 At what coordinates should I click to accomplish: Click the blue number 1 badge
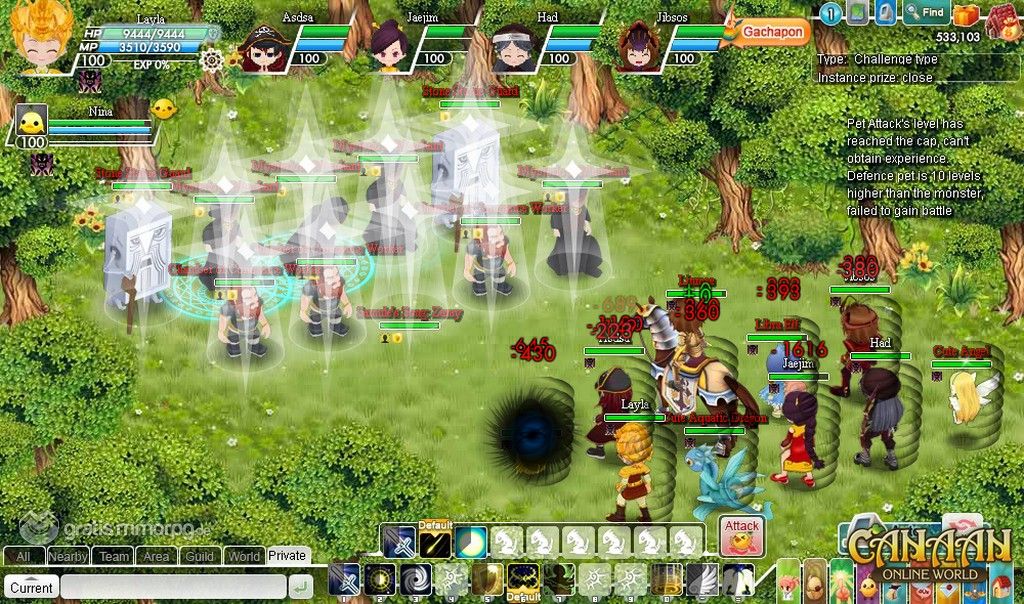[830, 13]
